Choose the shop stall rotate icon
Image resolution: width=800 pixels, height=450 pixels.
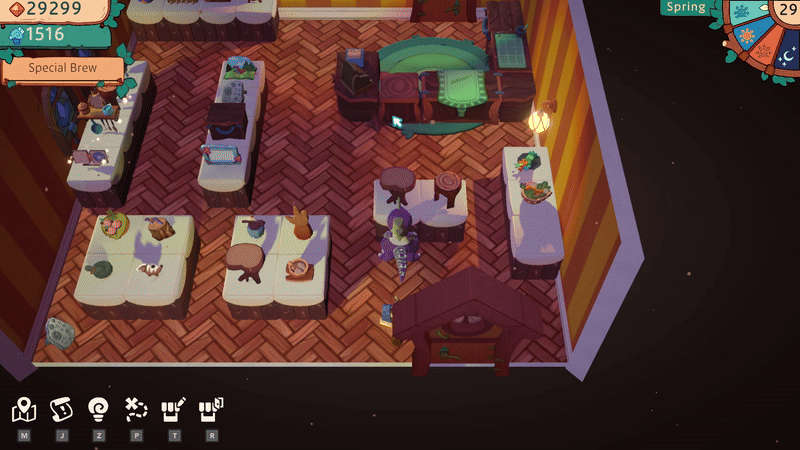[x=211, y=409]
